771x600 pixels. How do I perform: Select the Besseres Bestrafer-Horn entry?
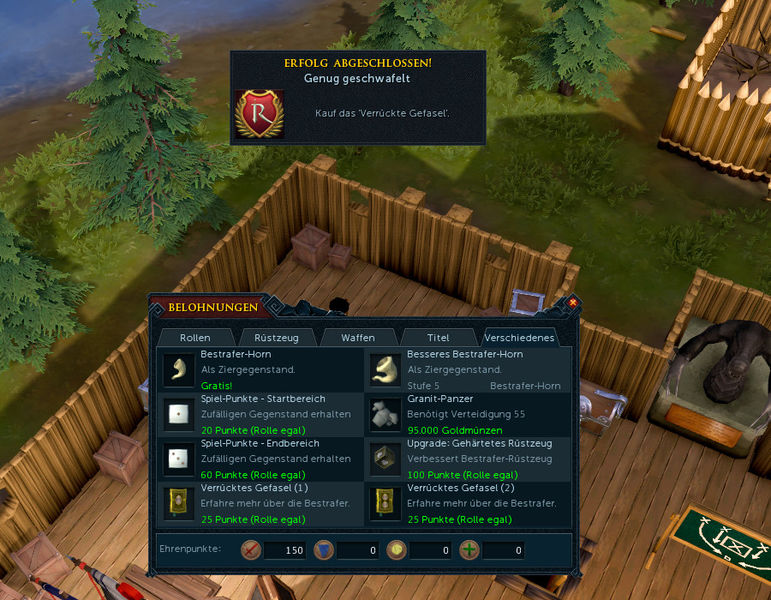tap(468, 369)
